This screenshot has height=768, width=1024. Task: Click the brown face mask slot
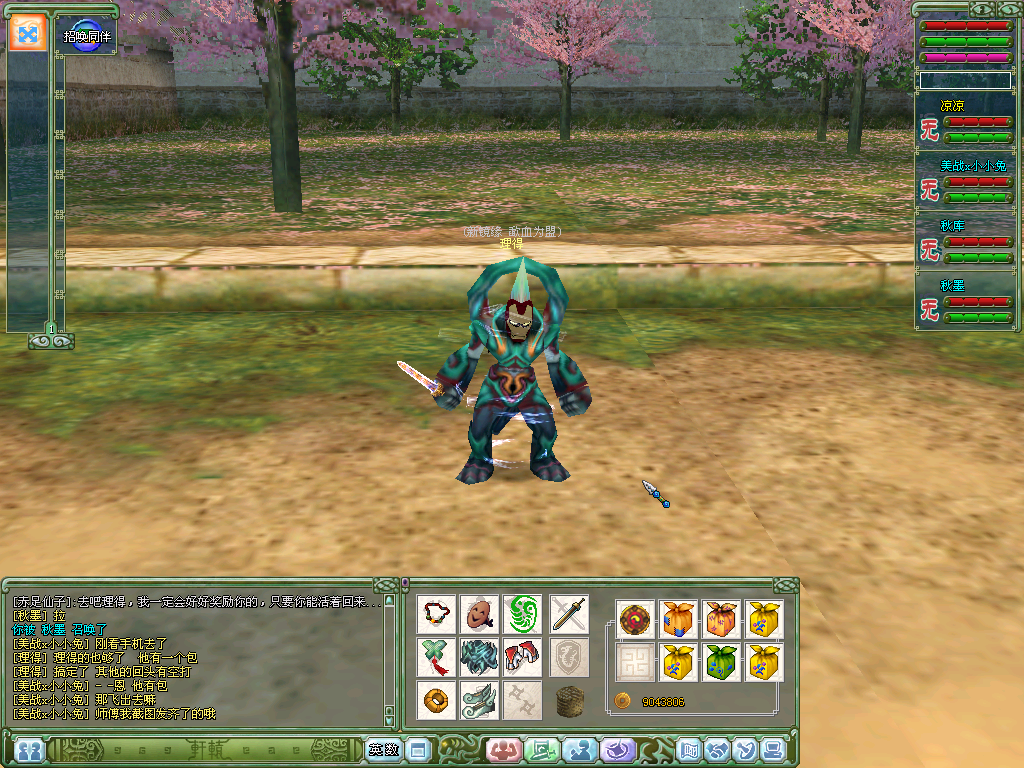[480, 613]
